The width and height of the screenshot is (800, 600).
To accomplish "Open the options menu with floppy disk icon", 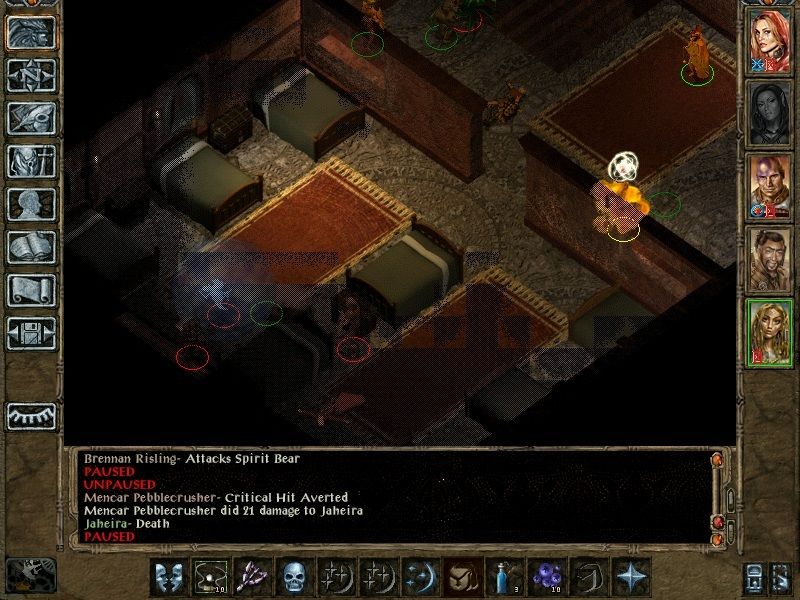I will [31, 334].
